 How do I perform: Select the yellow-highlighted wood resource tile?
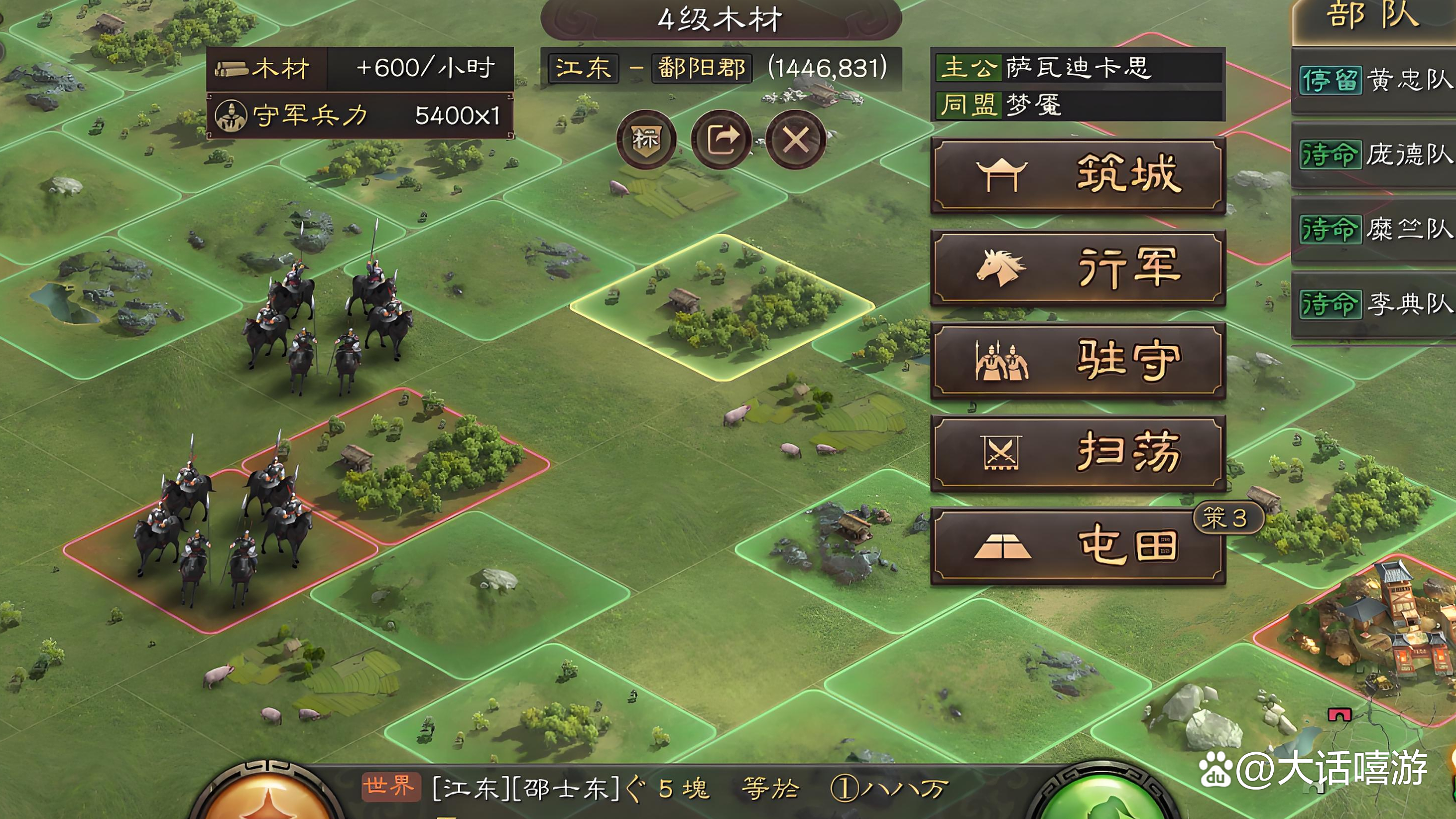click(x=722, y=306)
